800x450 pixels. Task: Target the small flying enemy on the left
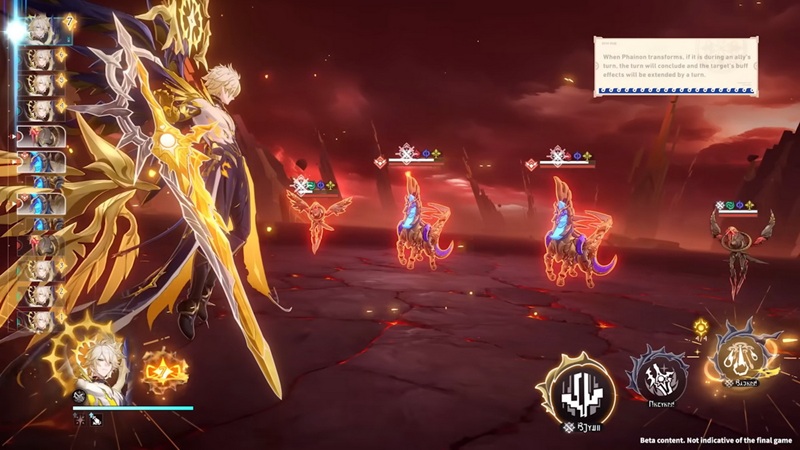pos(319,217)
